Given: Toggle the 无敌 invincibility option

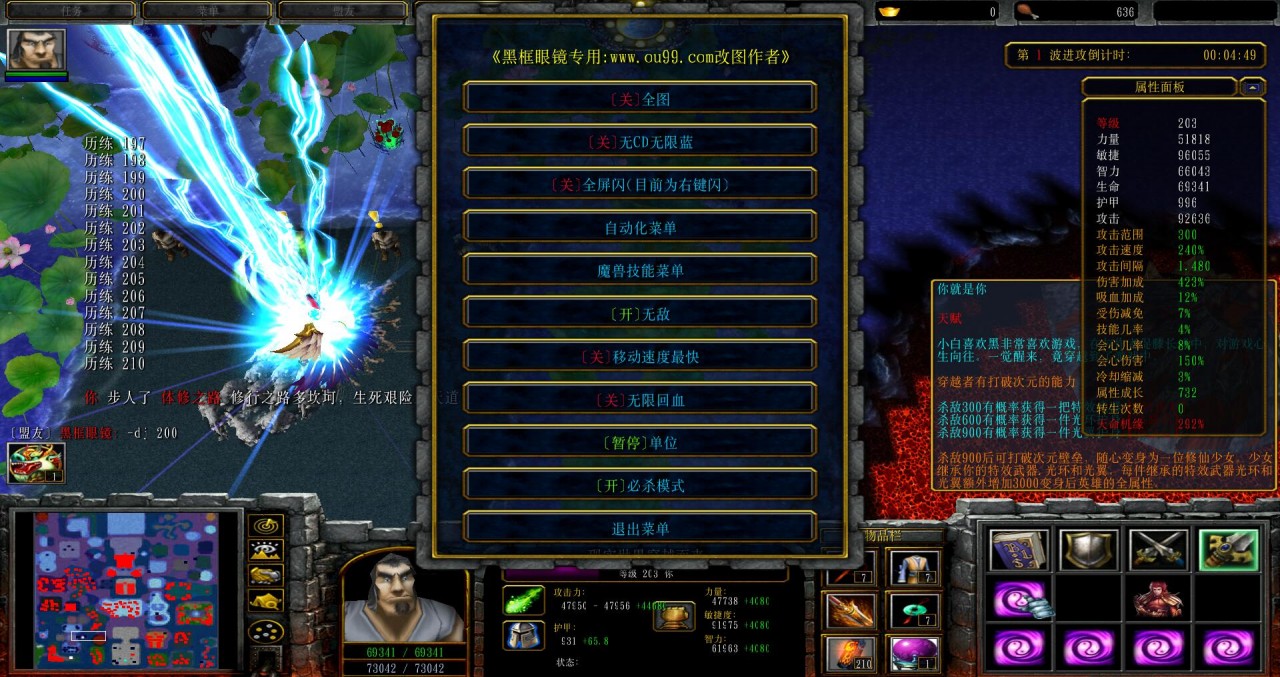Looking at the screenshot, I should pyautogui.click(x=640, y=313).
